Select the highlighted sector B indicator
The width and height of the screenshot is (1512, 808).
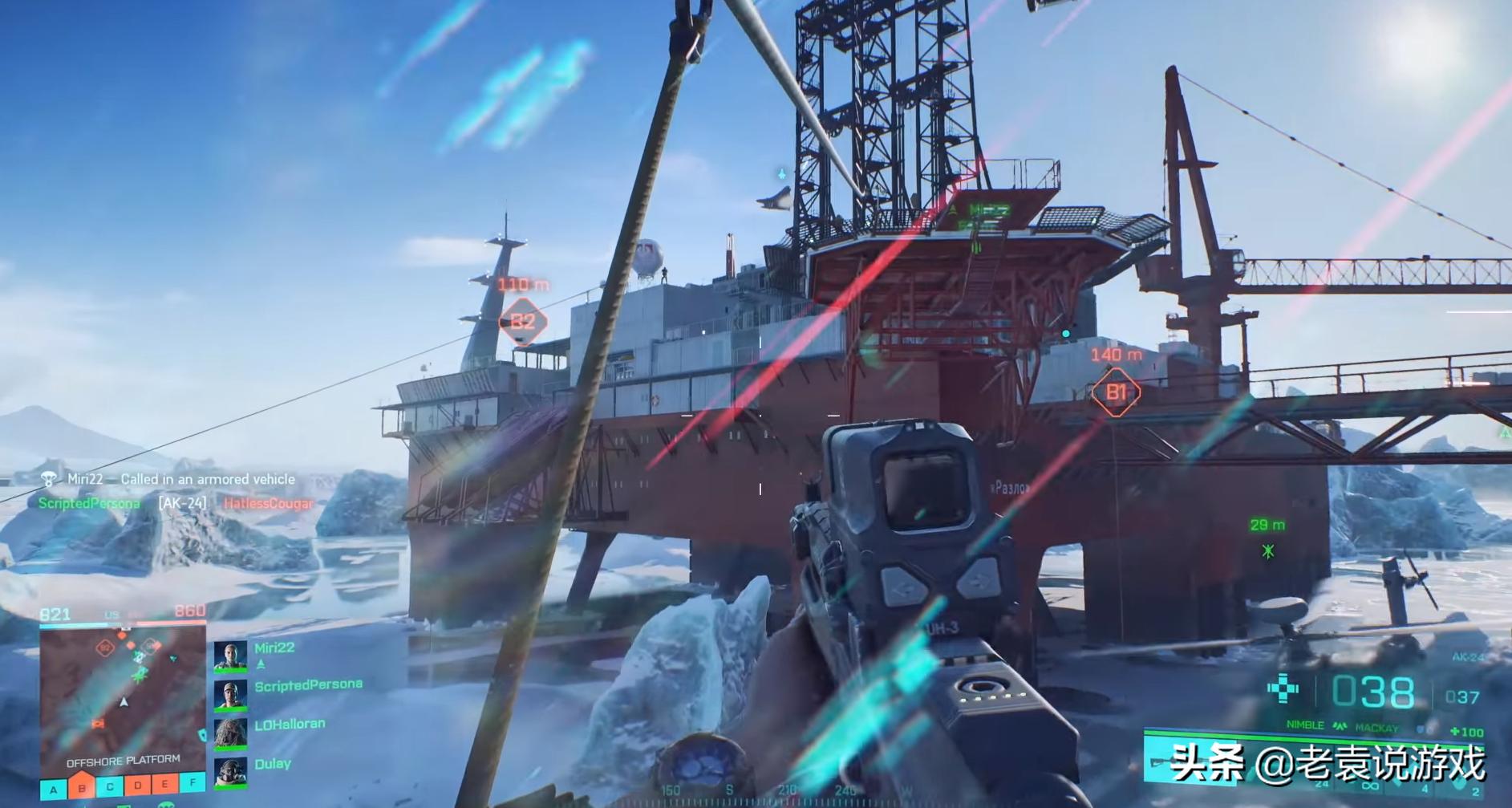[82, 786]
